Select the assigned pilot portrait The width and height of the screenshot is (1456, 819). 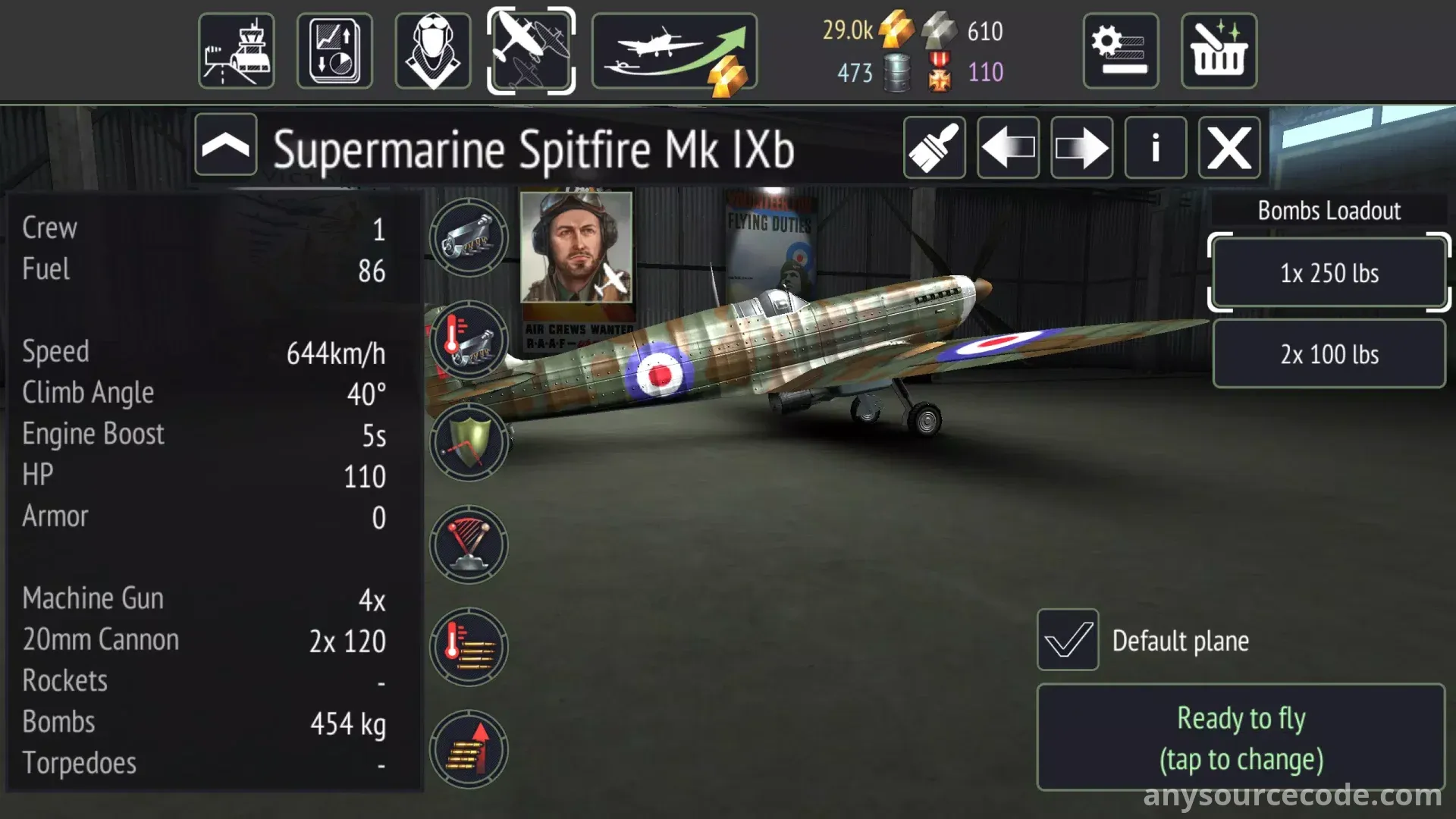[576, 247]
